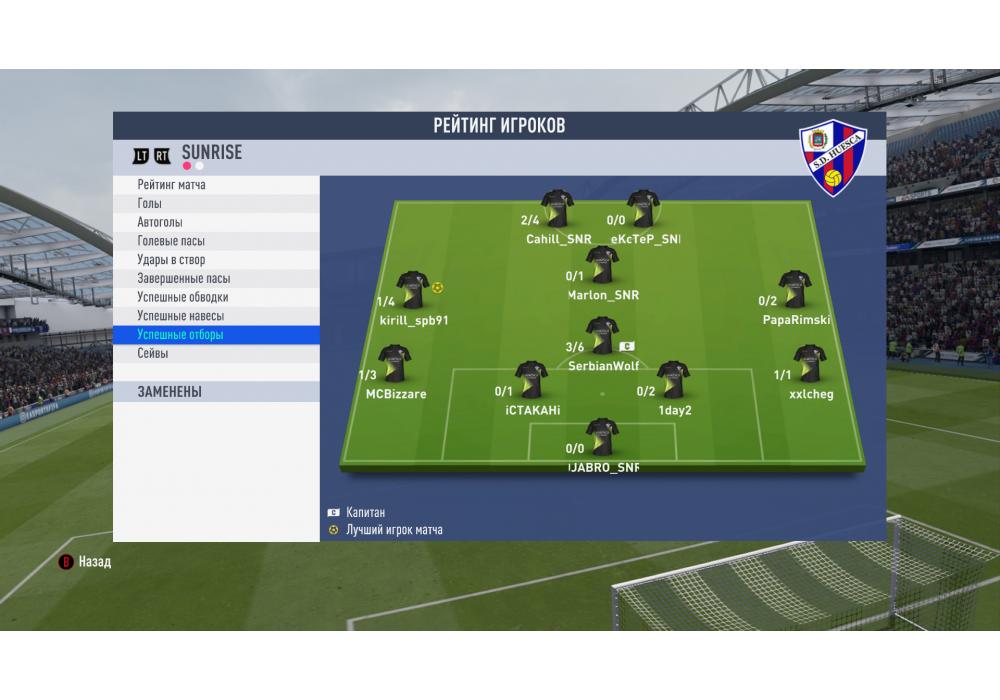Click player PapaRimski on the pitch
This screenshot has width=1000, height=700.
pos(795,291)
